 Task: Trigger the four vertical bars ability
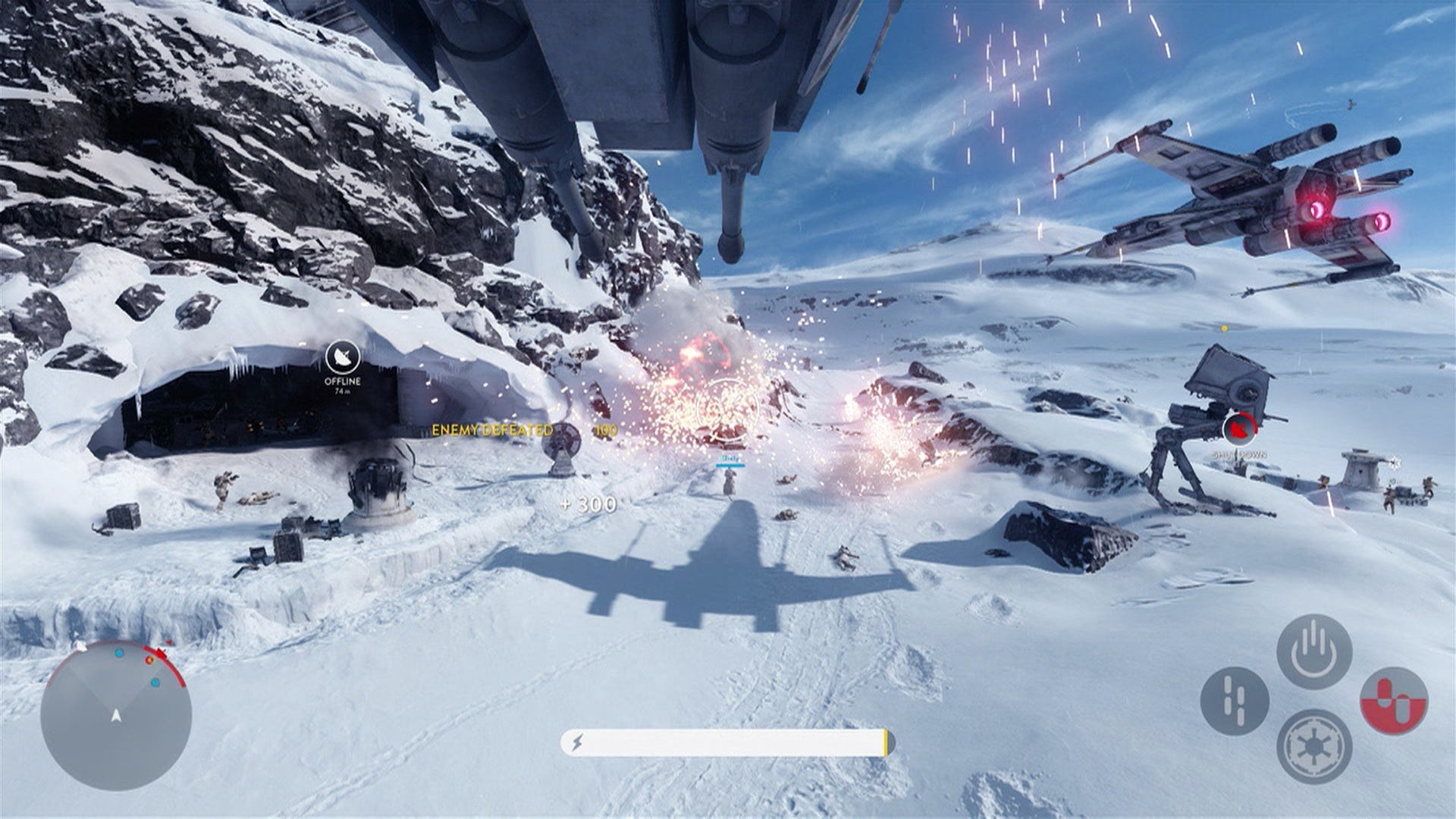tap(1234, 701)
